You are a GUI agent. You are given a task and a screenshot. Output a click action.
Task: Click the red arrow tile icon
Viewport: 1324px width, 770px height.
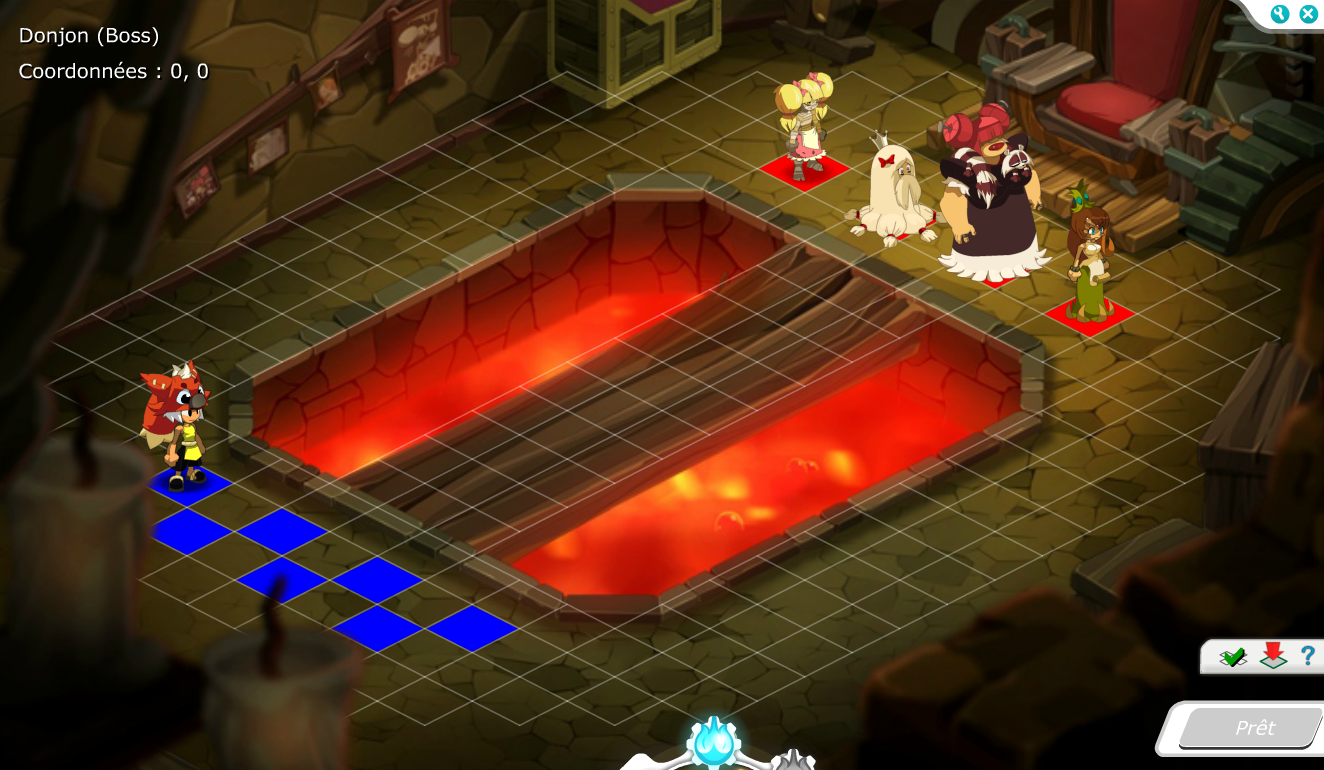[x=1272, y=656]
